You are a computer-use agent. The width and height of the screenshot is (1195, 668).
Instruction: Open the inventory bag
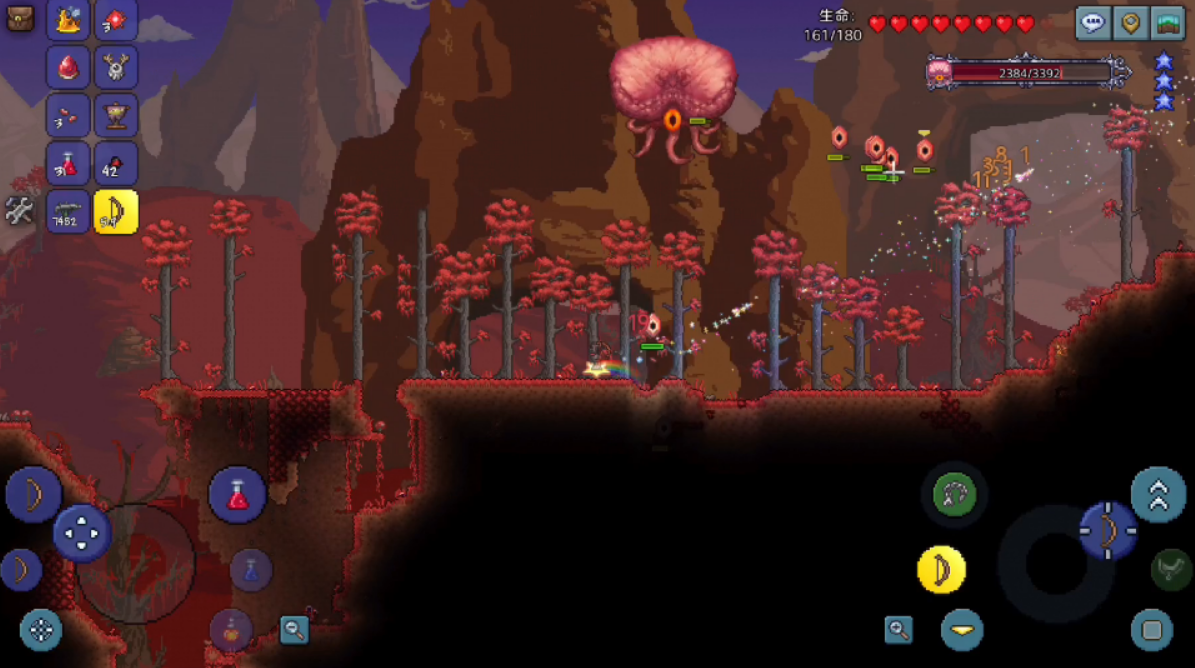[x=20, y=18]
